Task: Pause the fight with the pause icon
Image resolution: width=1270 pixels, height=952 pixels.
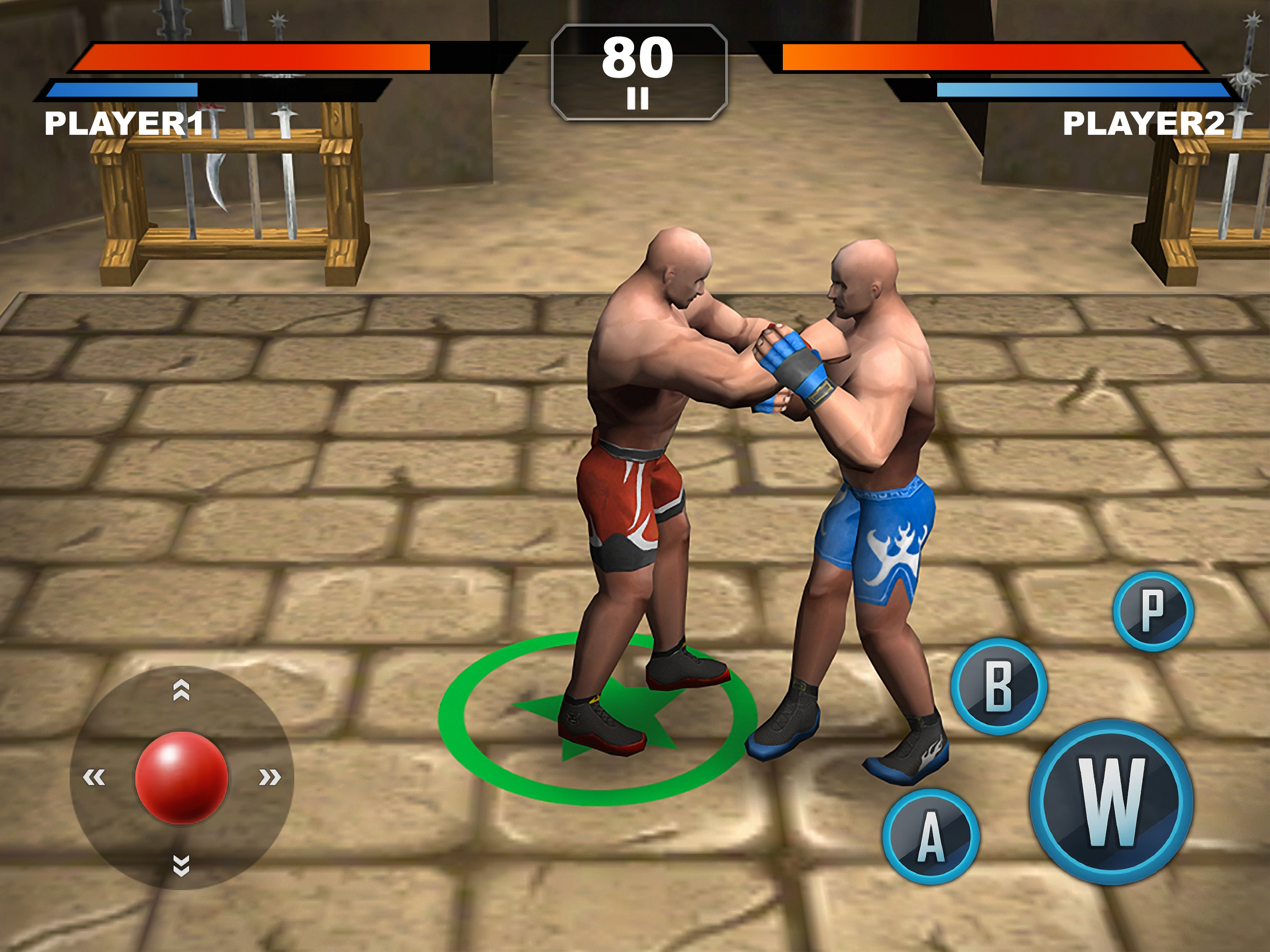Action: (x=637, y=98)
